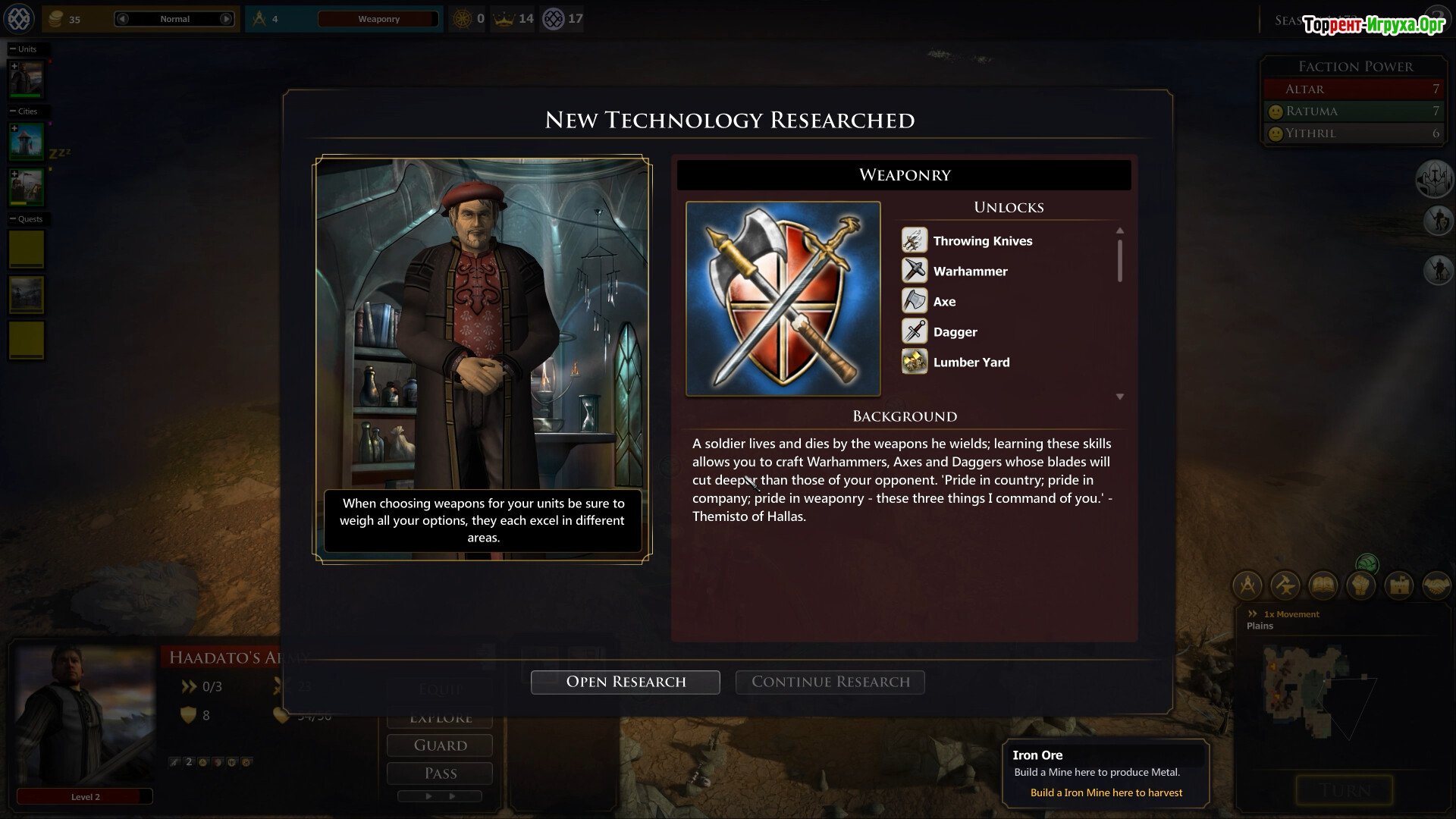Select the Ratuma faction power row

1354,111
